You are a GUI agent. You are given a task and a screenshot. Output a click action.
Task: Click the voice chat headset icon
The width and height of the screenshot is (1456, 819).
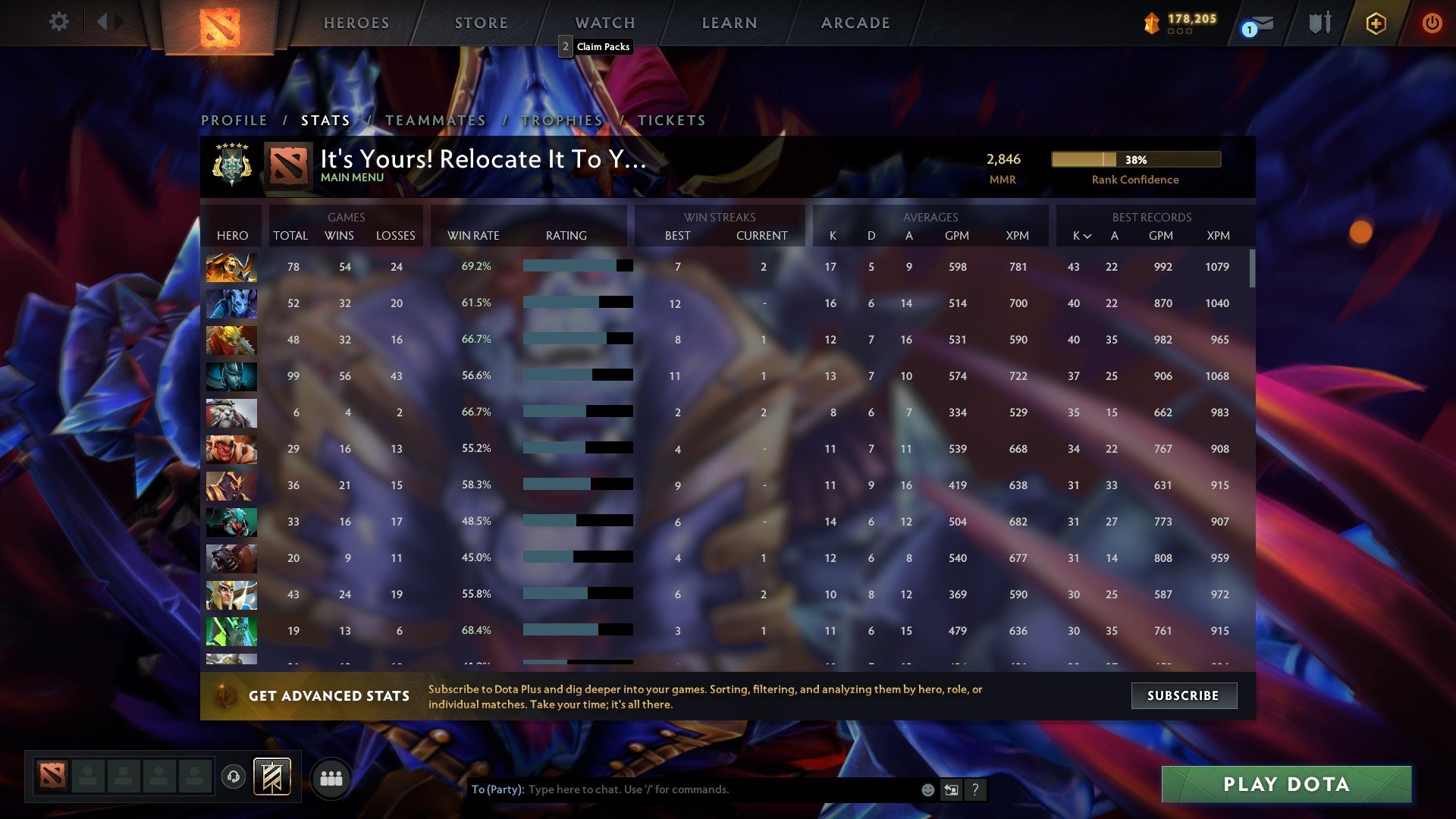click(232, 777)
